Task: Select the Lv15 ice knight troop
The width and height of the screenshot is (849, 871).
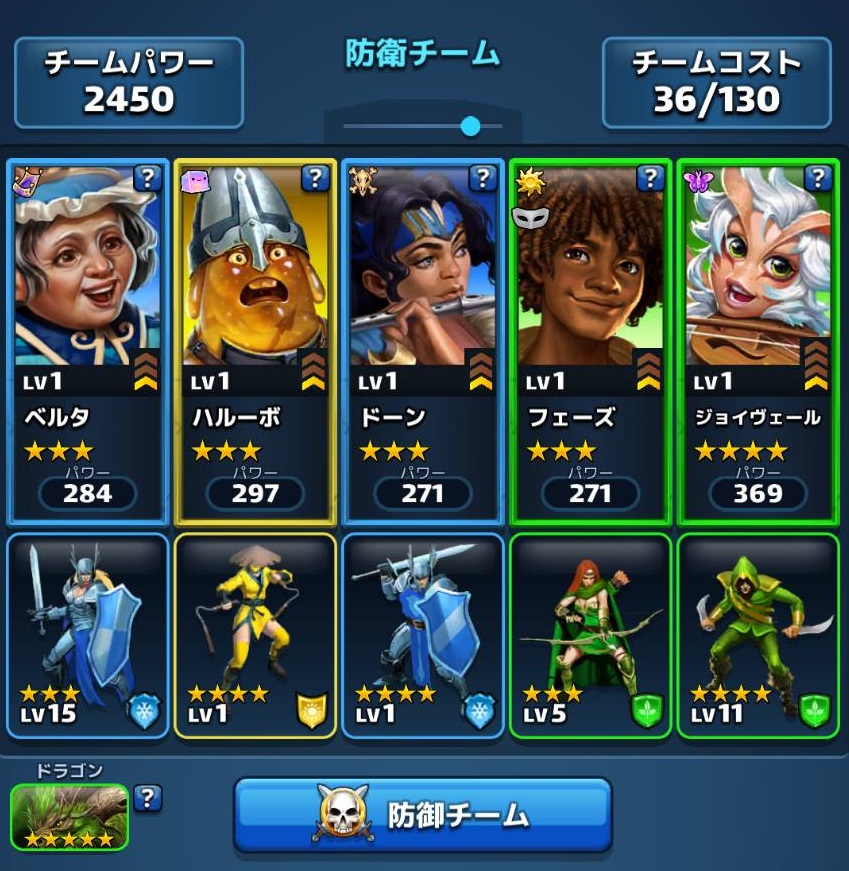Action: tap(87, 636)
